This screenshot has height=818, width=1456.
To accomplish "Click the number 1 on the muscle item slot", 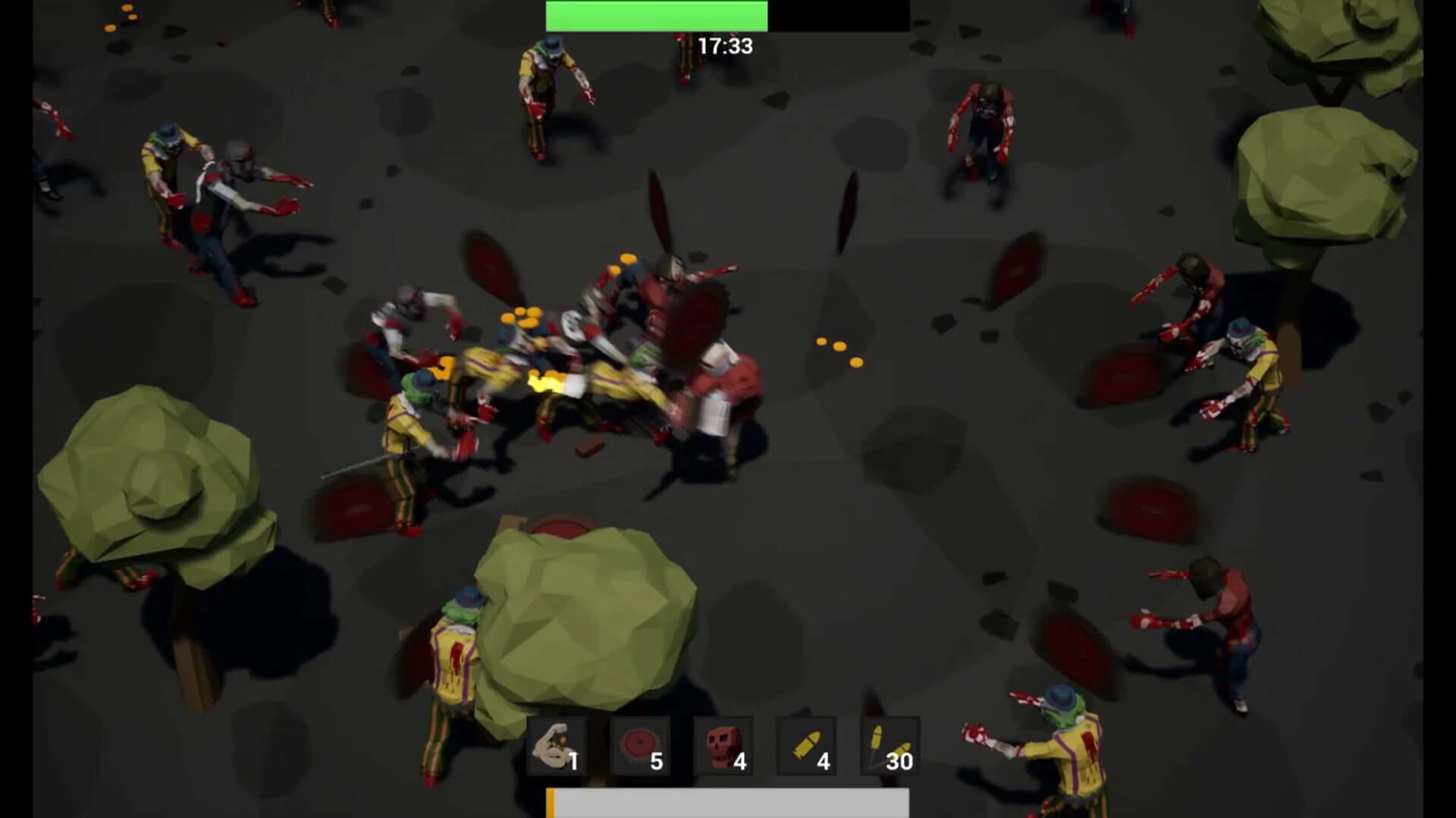I will [x=575, y=760].
